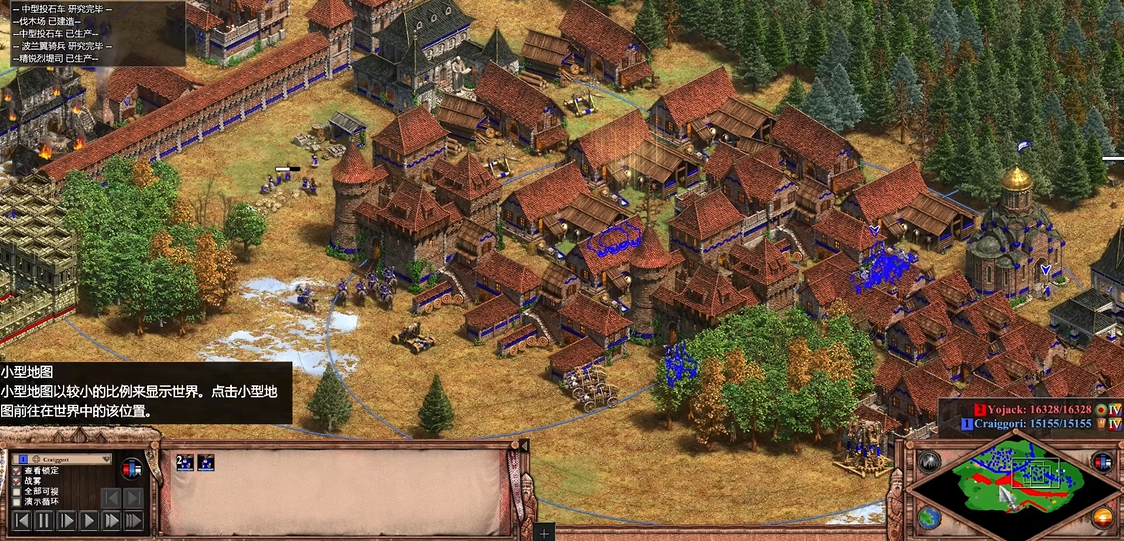Pause the replay playback
Image resolution: width=1124 pixels, height=541 pixels.
(44, 520)
